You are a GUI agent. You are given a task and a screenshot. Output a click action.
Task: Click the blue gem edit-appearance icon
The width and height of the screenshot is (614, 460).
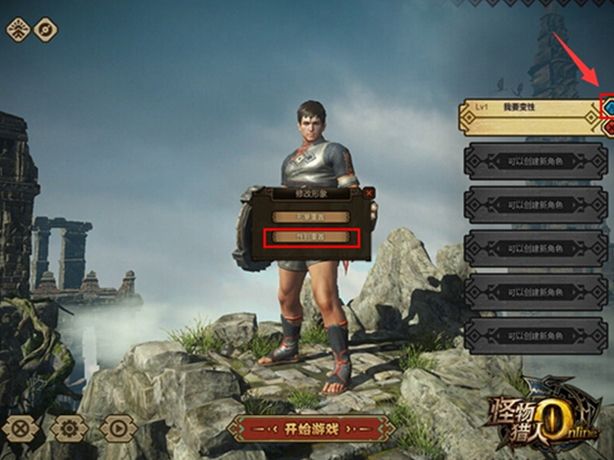coord(608,105)
